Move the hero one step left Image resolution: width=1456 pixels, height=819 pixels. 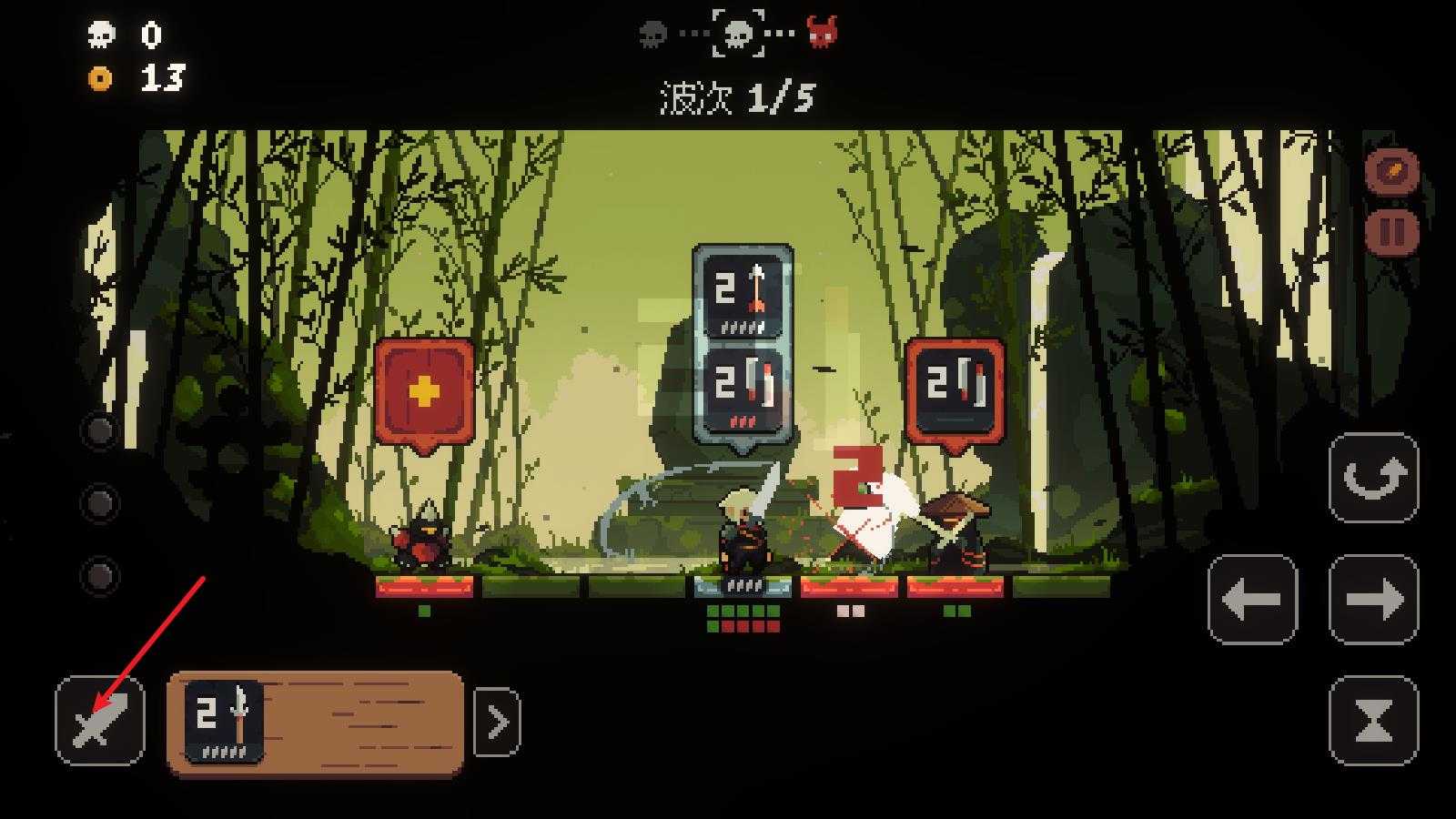click(x=1252, y=600)
